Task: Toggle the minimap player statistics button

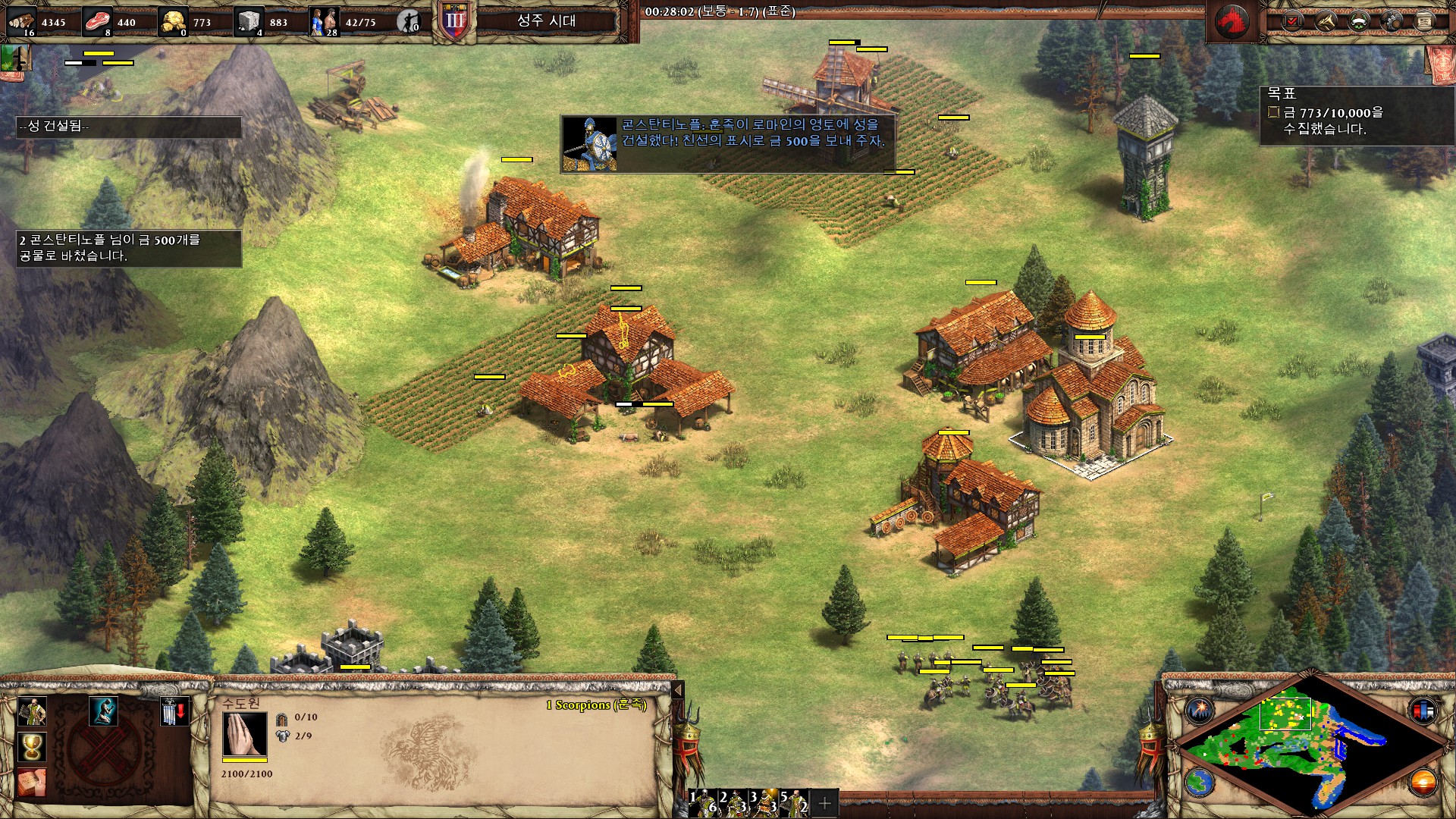Action: tap(1423, 711)
